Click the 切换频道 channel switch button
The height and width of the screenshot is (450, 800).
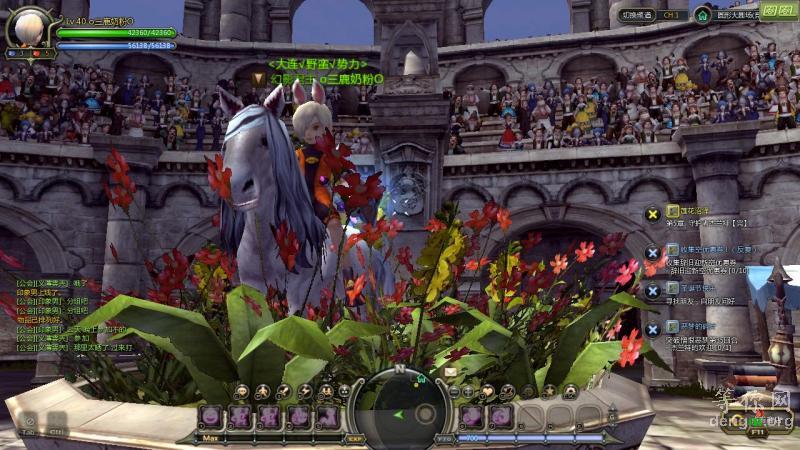pyautogui.click(x=636, y=15)
